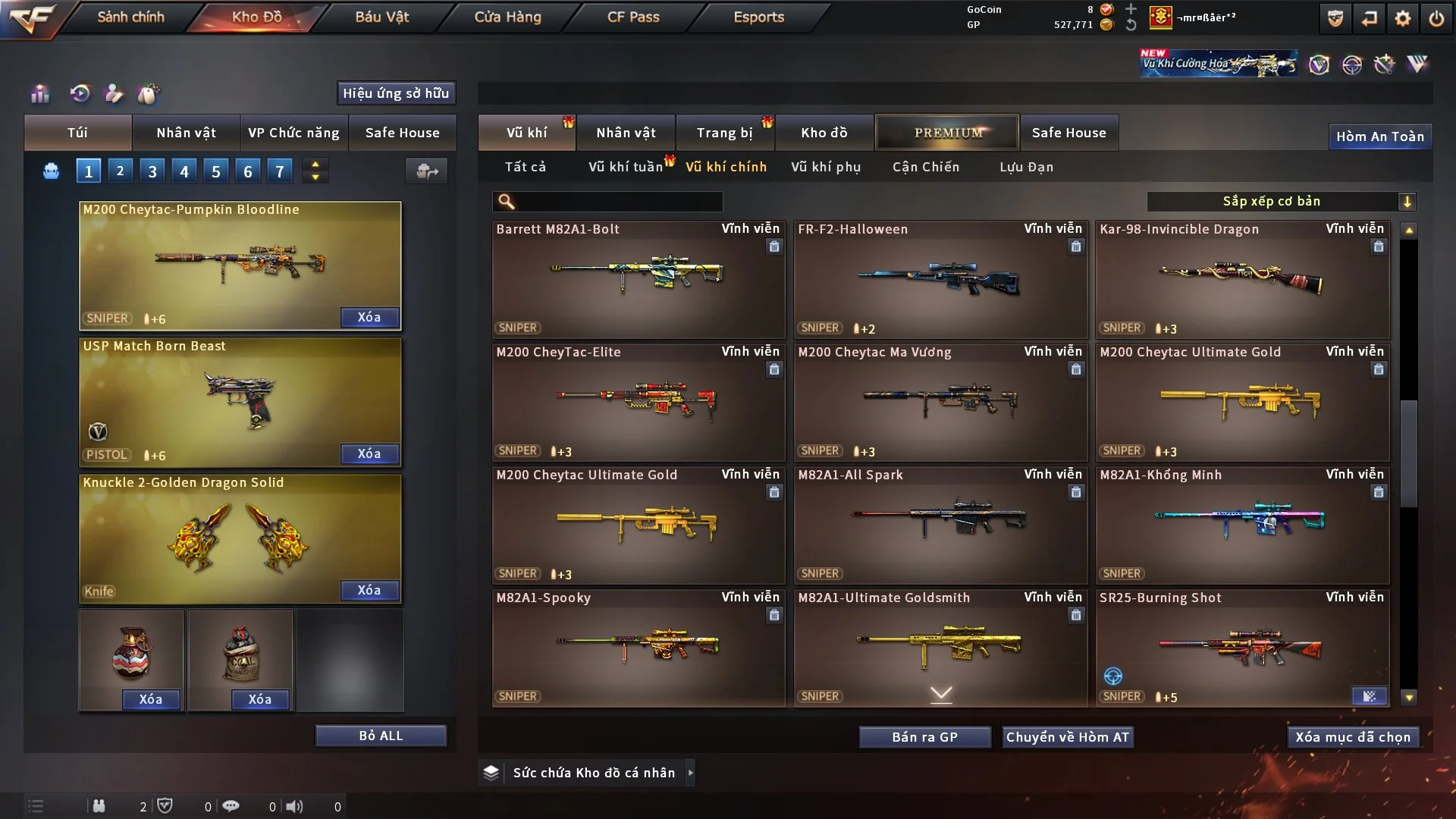Select the Kar-98-Invincible Dragon sniper
1456x819 pixels.
tap(1241, 281)
